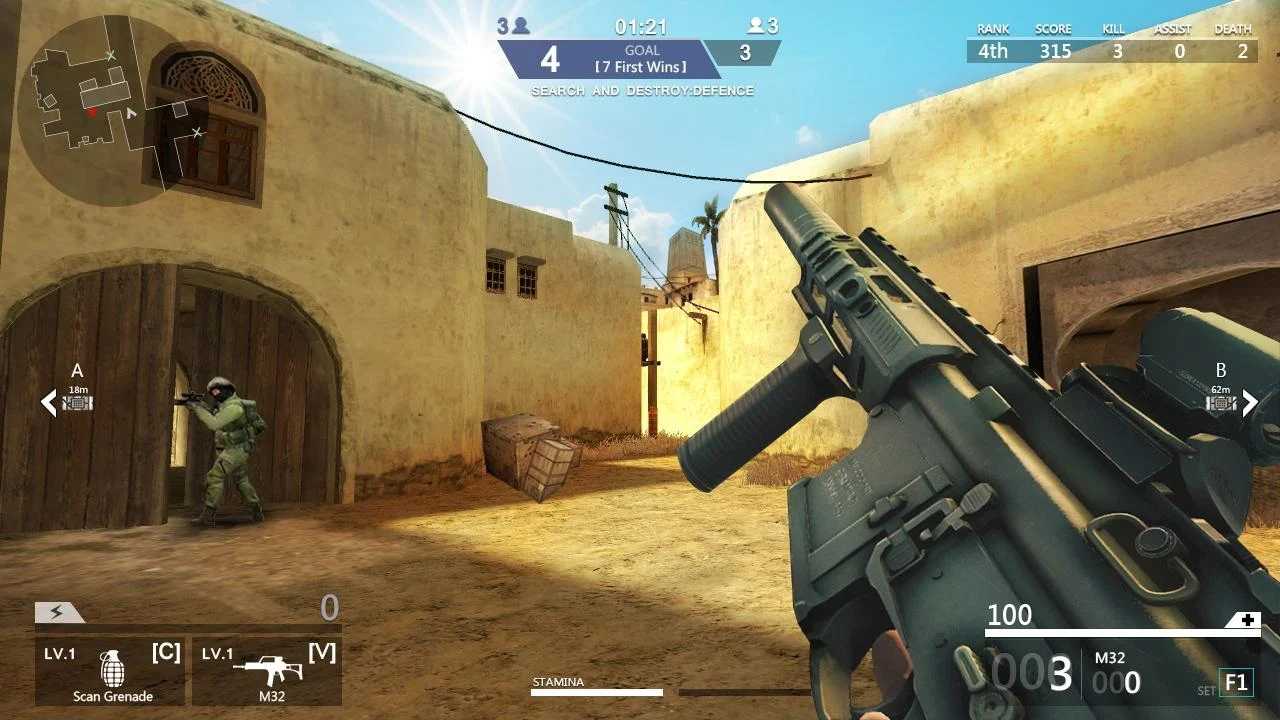The width and height of the screenshot is (1280, 720).
Task: Click the blue team player-count icon near the timer
Action: pyautogui.click(x=519, y=25)
